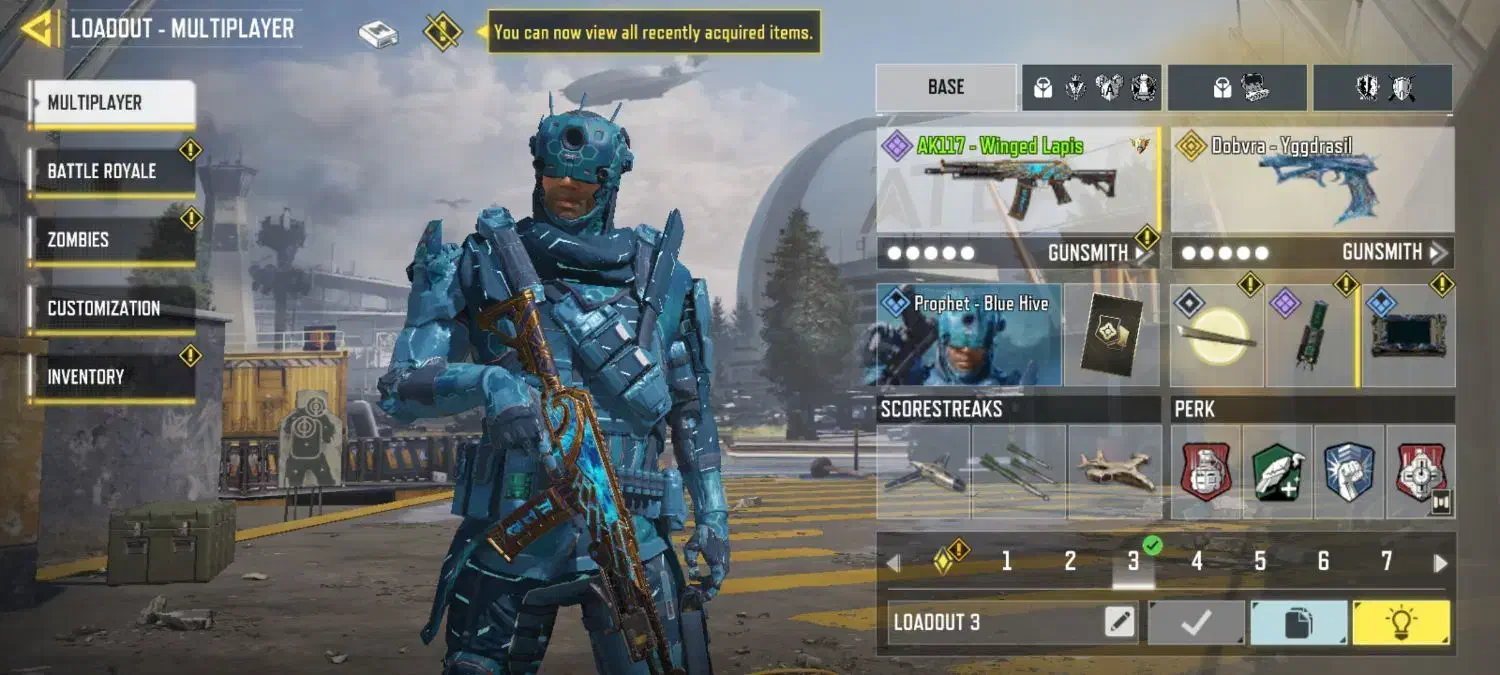Viewport: 1500px width, 675px height.
Task: Confirm loadout with the checkmark button
Action: pyautogui.click(x=1196, y=623)
